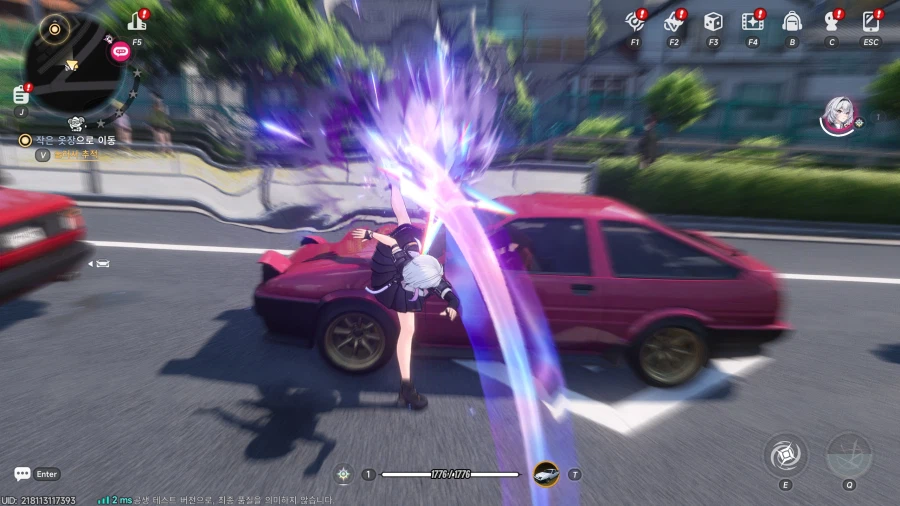This screenshot has height=506, width=900.
Task: Open the dice icon menu
Action: (713, 21)
